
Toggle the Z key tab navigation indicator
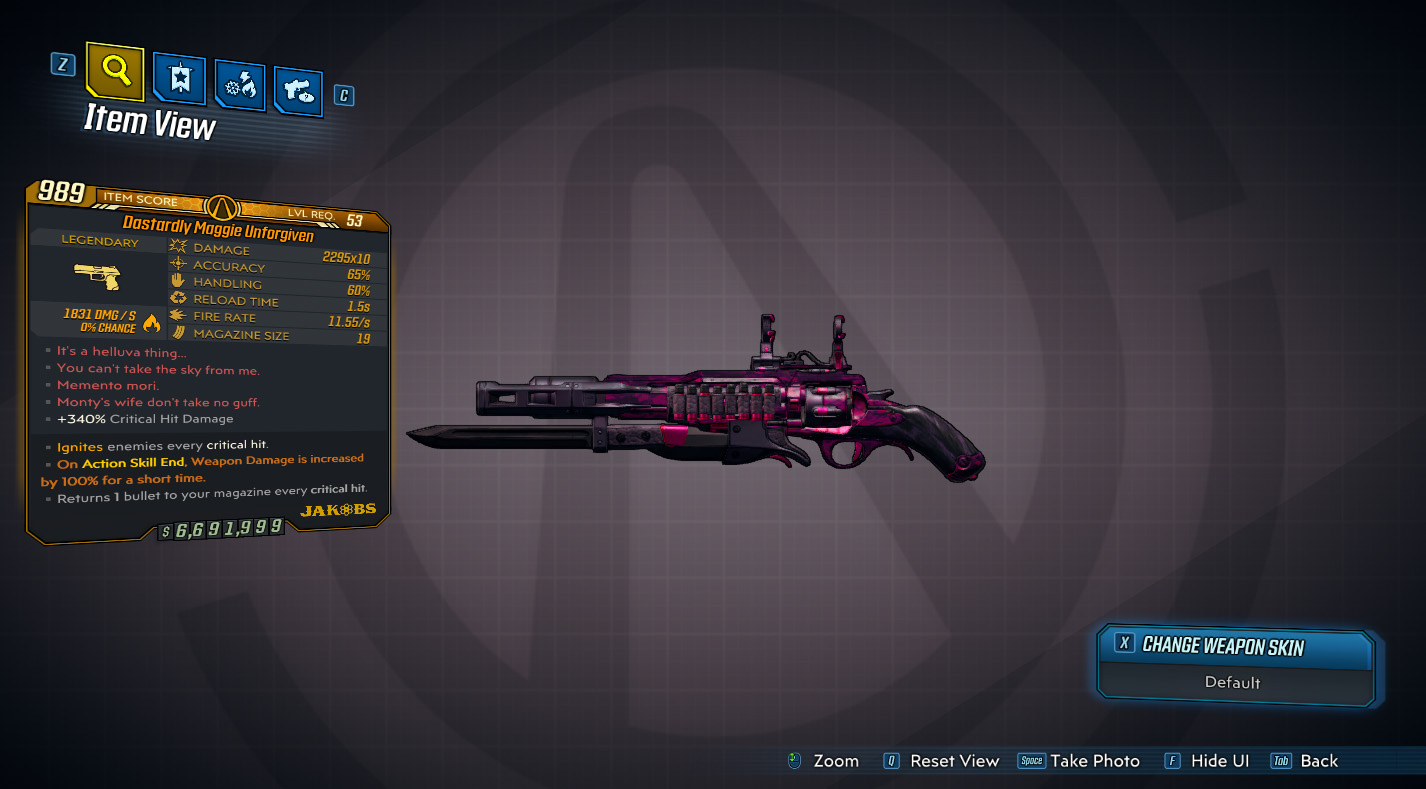coord(62,63)
